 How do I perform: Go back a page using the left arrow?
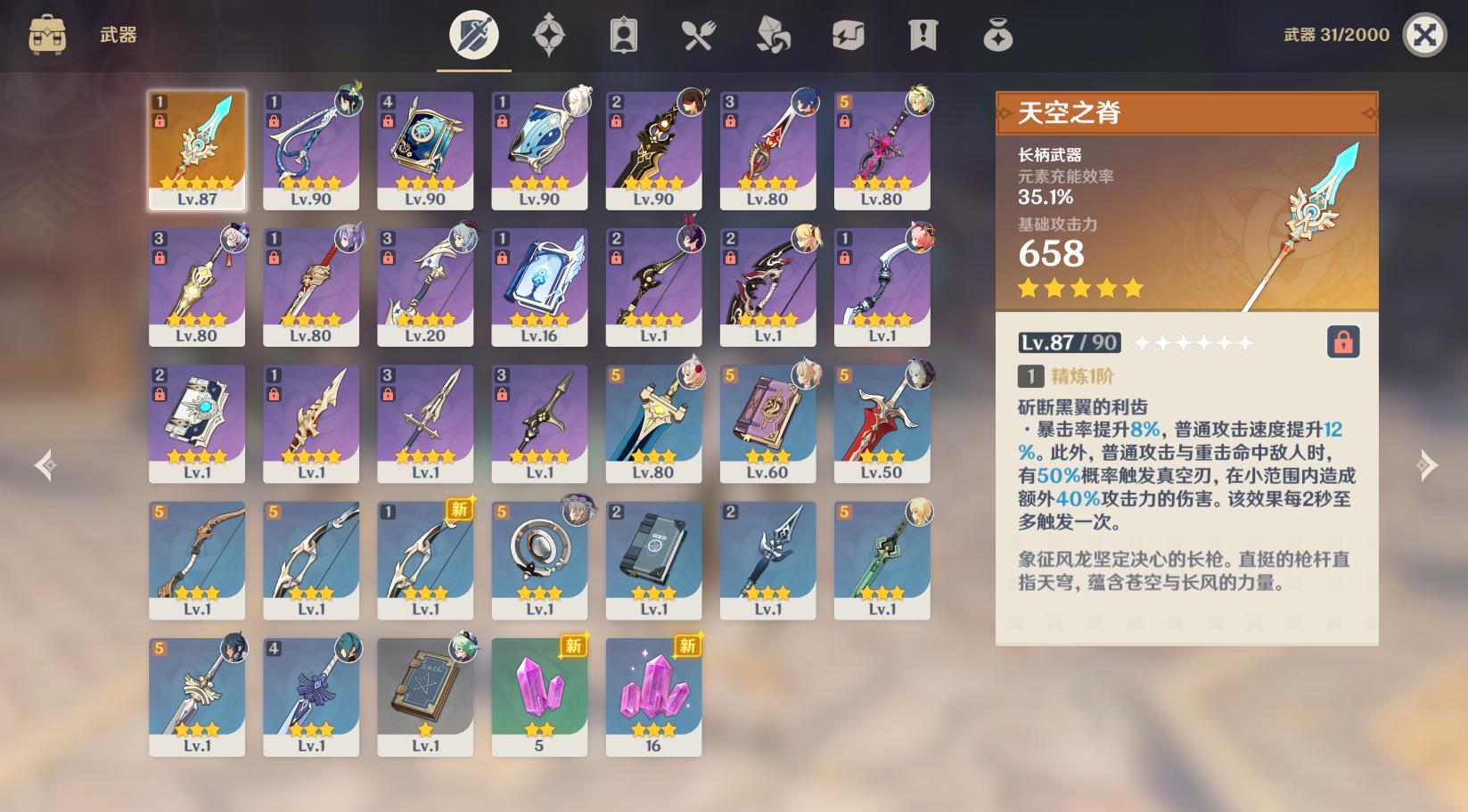pos(45,464)
